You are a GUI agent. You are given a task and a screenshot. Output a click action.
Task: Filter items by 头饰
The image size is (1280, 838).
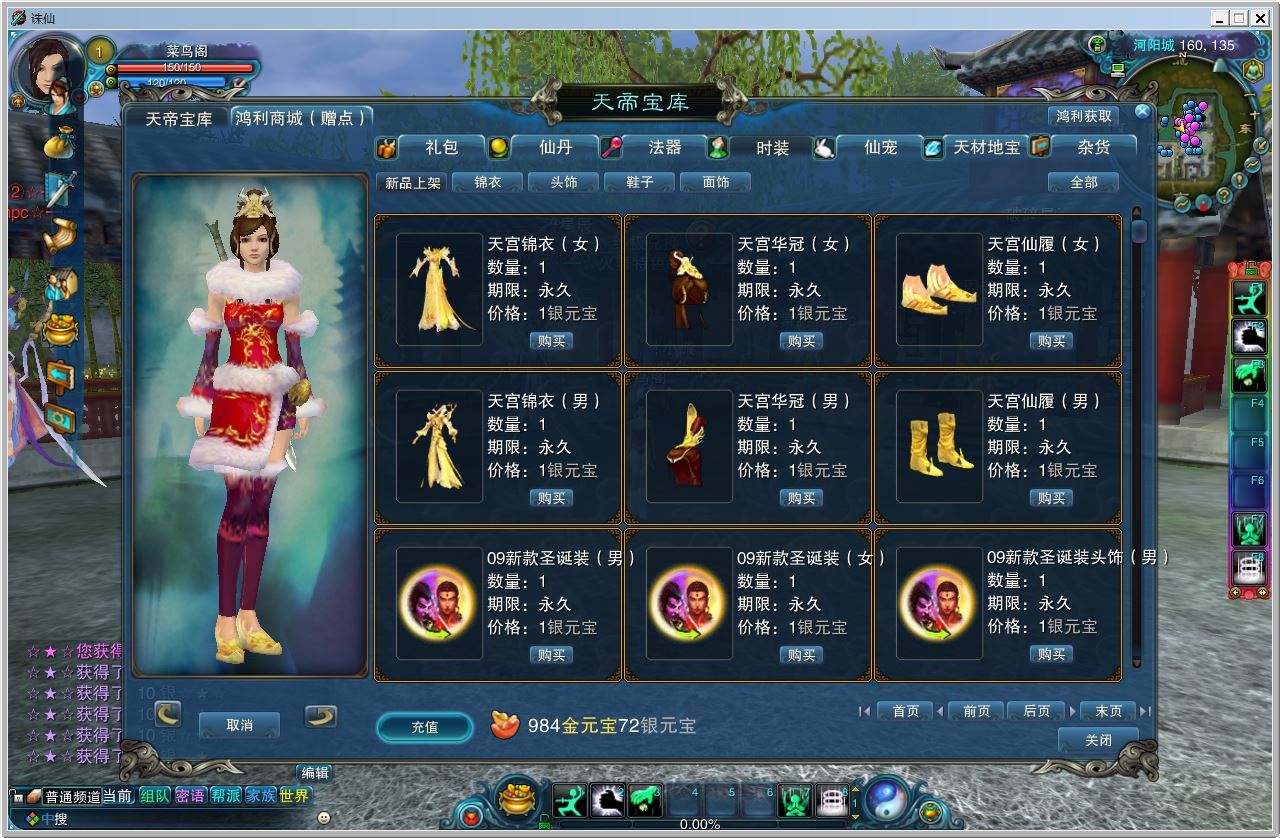coord(564,182)
